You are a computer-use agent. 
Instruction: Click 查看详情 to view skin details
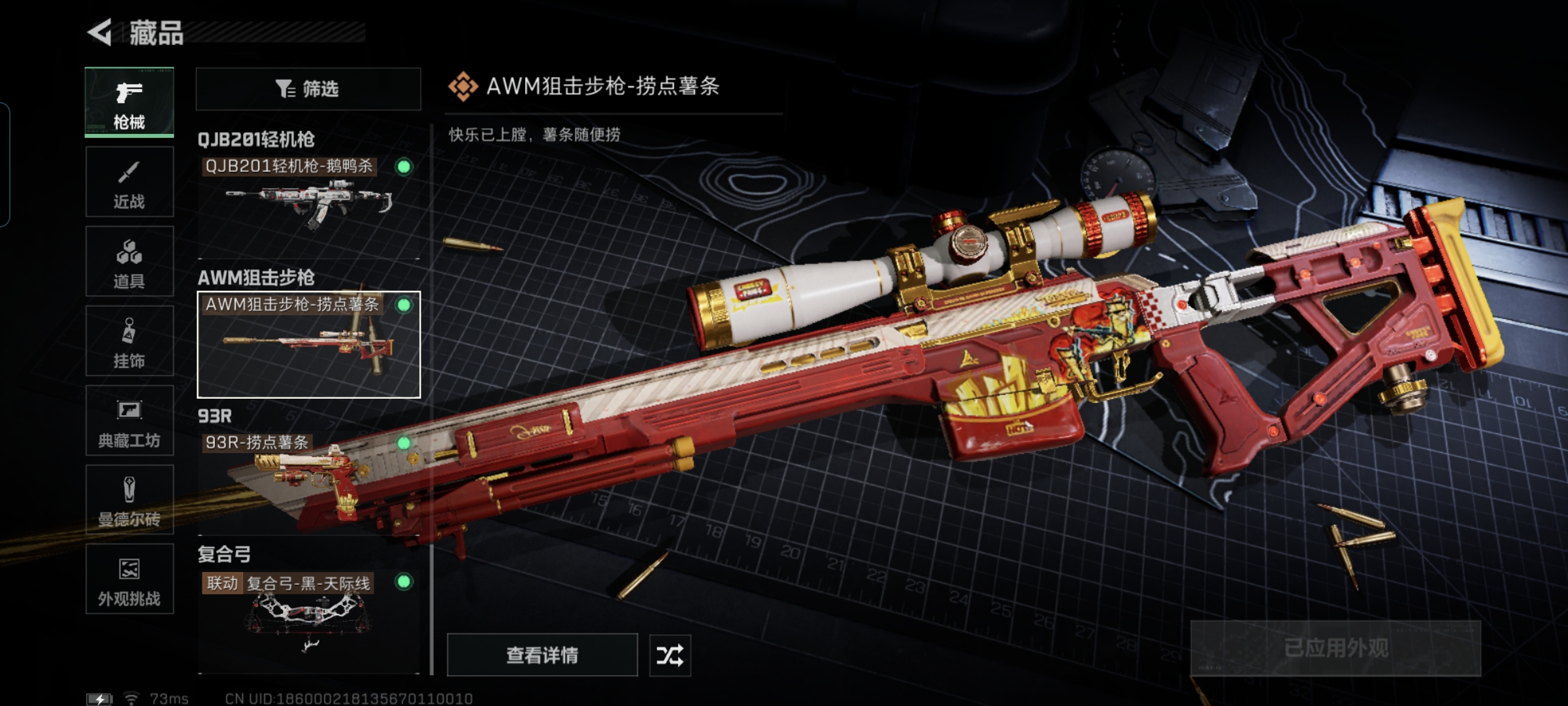click(542, 655)
